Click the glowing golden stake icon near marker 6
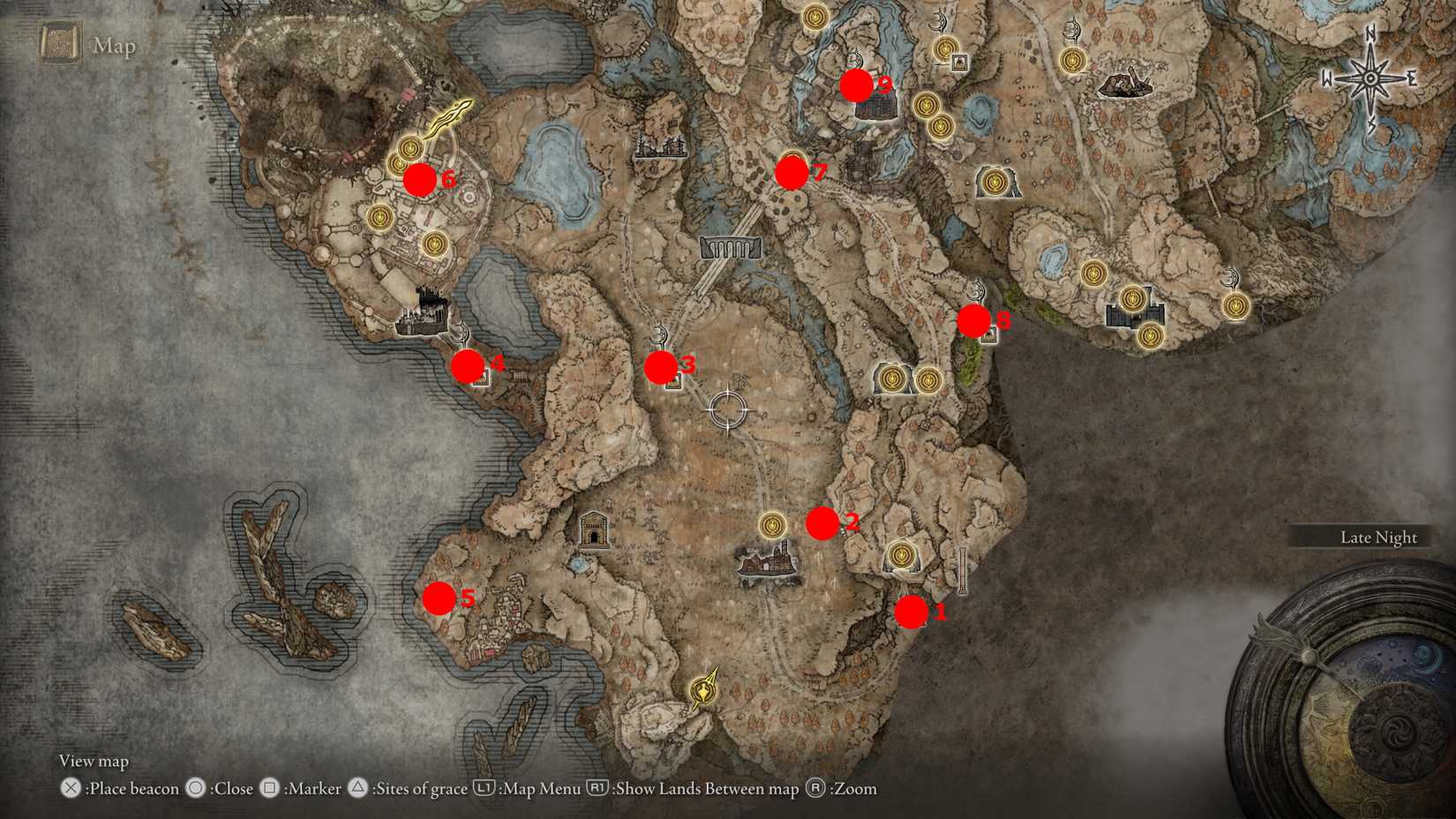 (450, 115)
